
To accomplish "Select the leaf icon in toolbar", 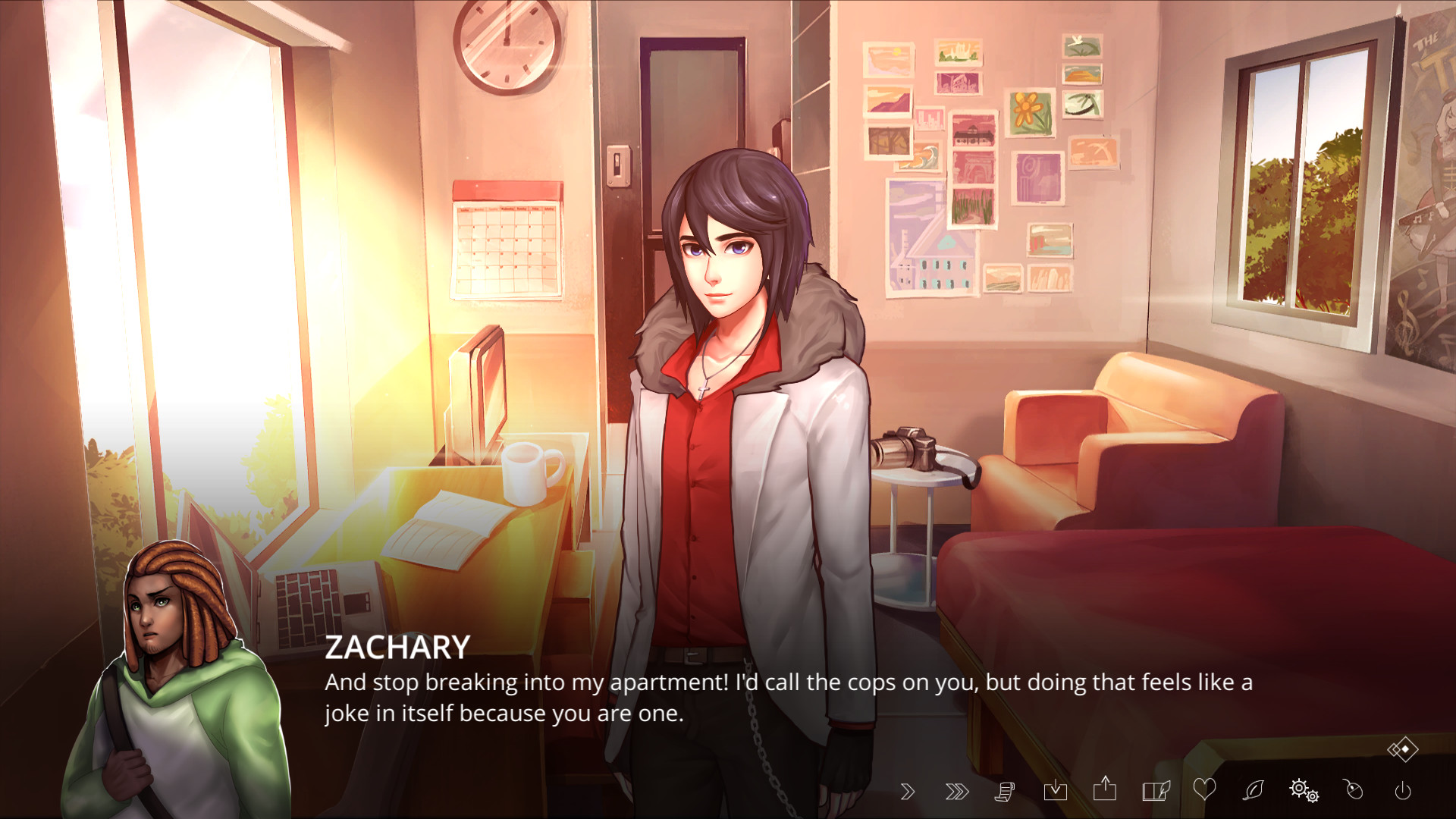I will pyautogui.click(x=1254, y=790).
